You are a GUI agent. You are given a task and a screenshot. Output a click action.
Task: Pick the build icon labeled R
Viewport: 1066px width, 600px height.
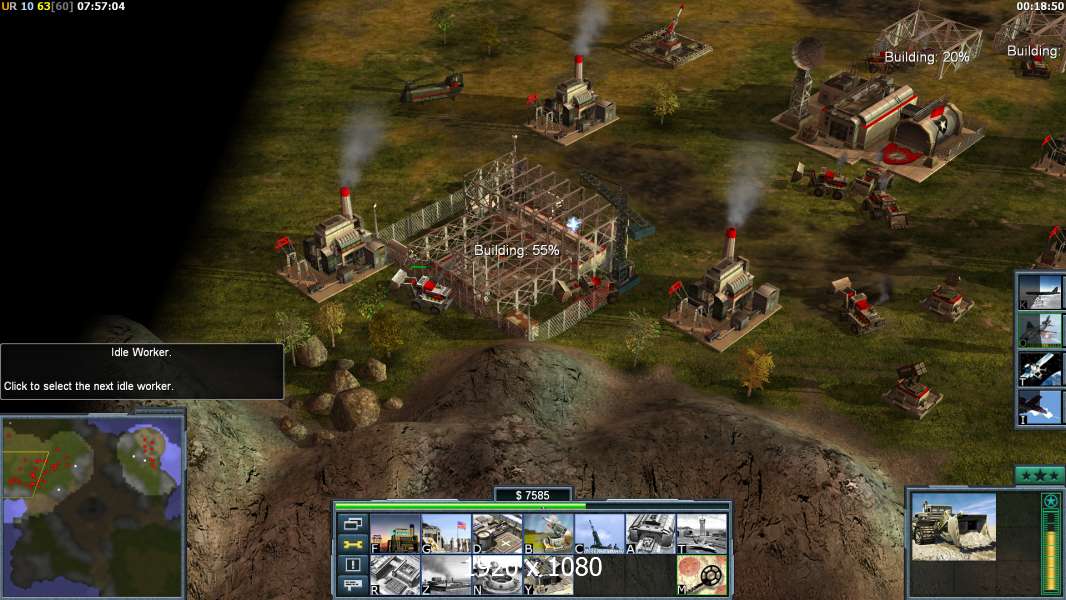[x=395, y=575]
